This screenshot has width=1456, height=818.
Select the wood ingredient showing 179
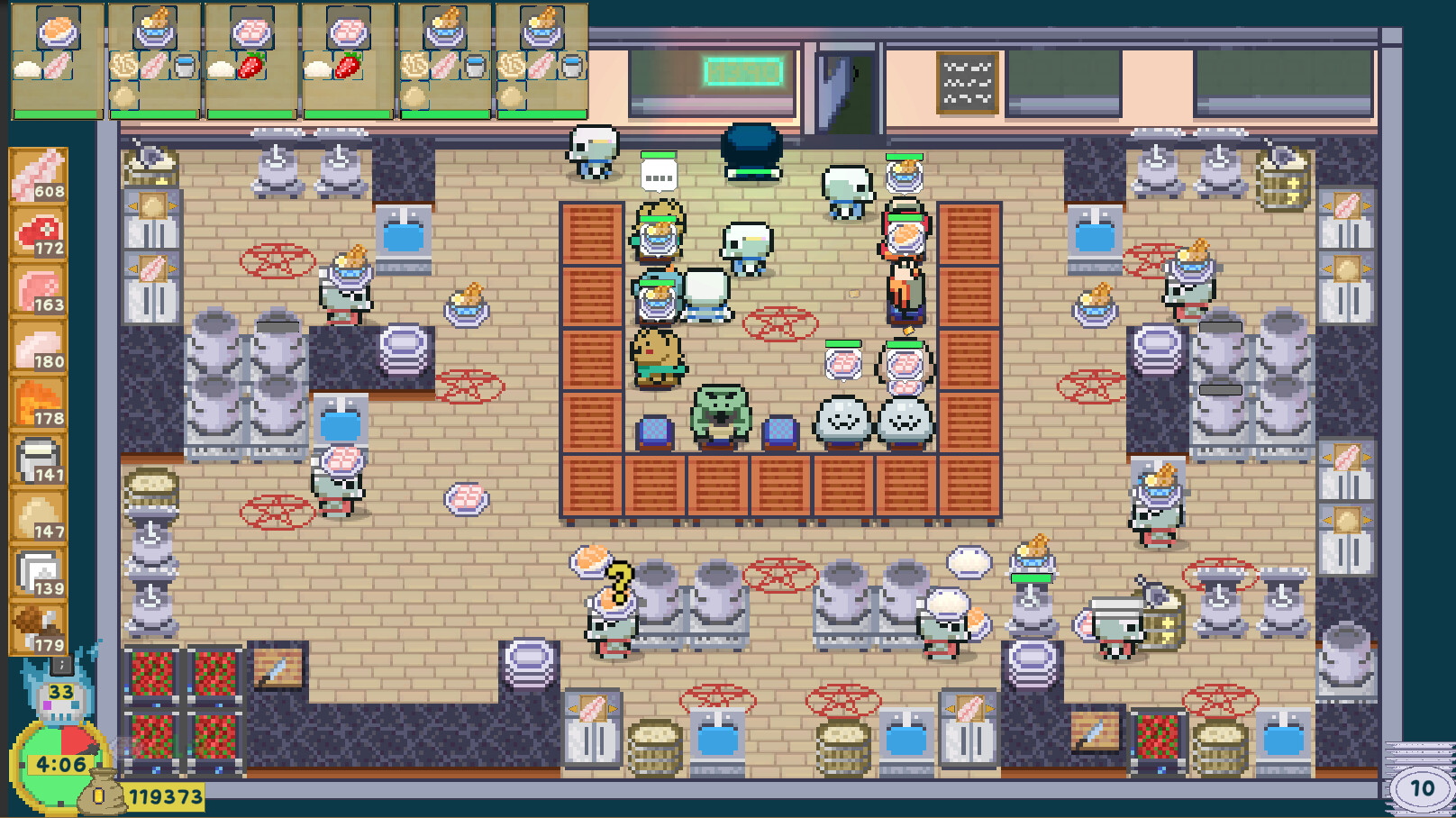(38, 629)
